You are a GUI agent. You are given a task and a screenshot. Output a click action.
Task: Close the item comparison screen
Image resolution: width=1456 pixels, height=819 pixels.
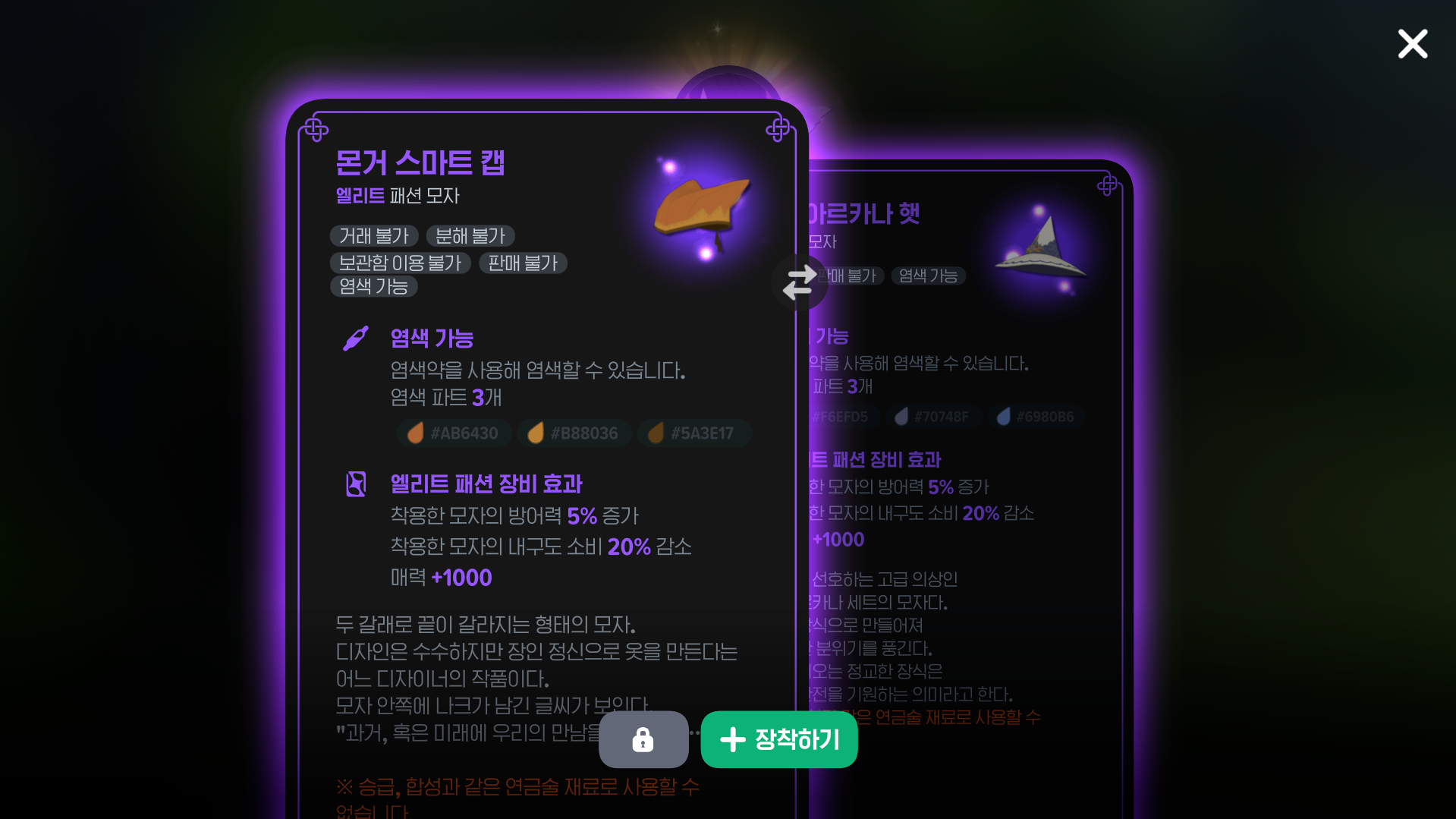tap(1412, 44)
